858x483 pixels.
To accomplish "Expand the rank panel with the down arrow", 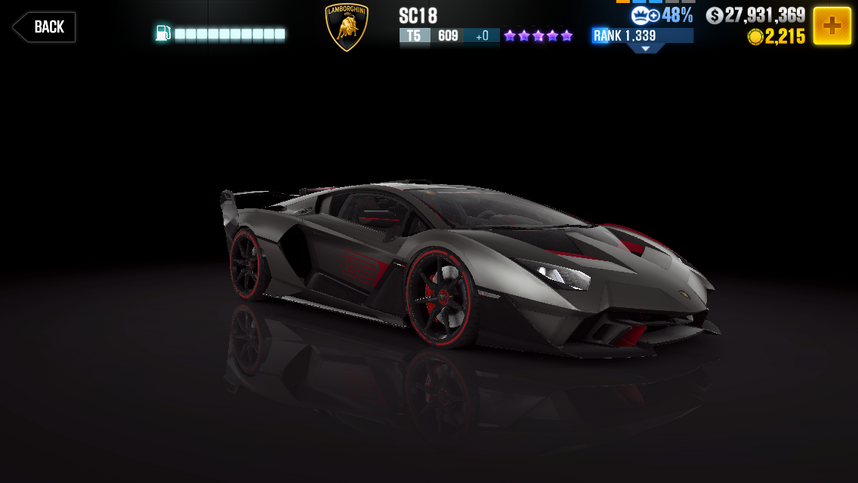I will 645,48.
